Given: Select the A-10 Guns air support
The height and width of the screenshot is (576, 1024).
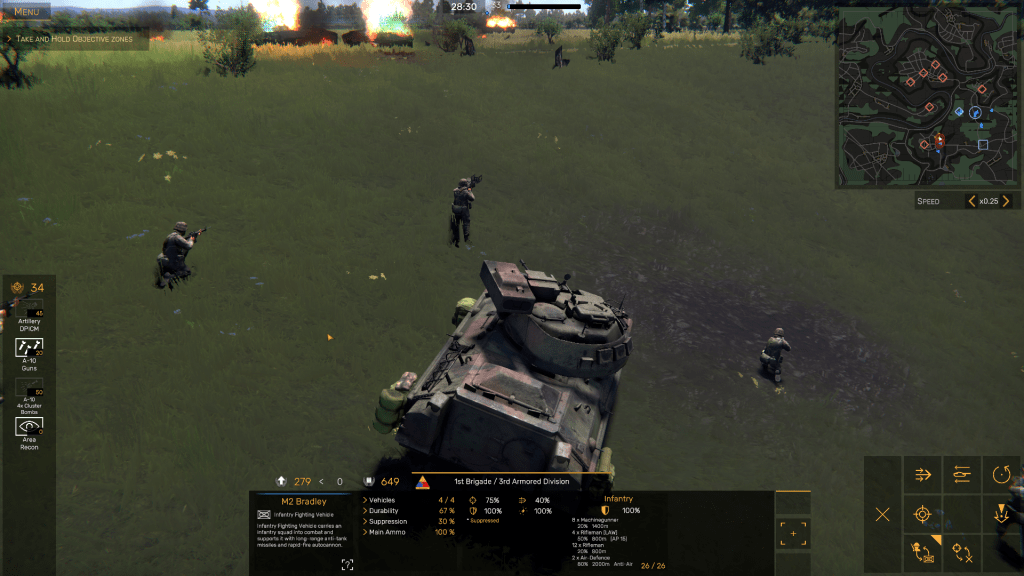Looking at the screenshot, I should [29, 348].
